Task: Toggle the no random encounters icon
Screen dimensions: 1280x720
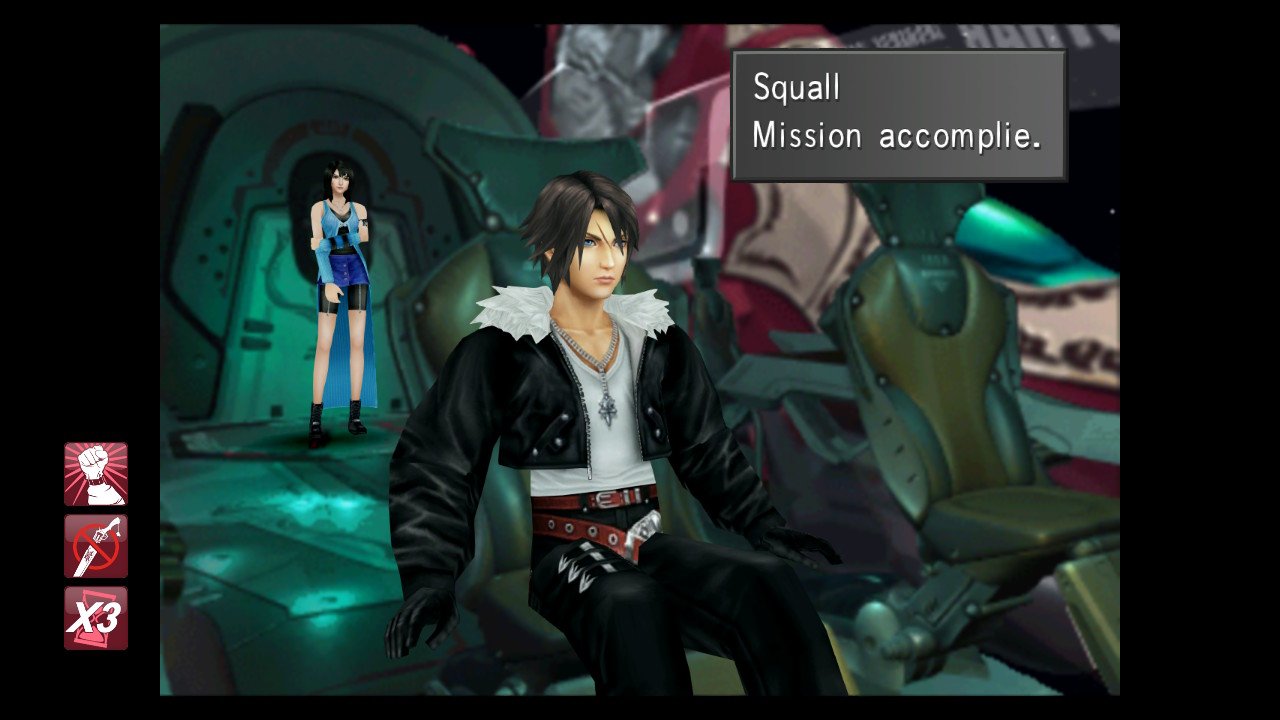Action: click(96, 546)
